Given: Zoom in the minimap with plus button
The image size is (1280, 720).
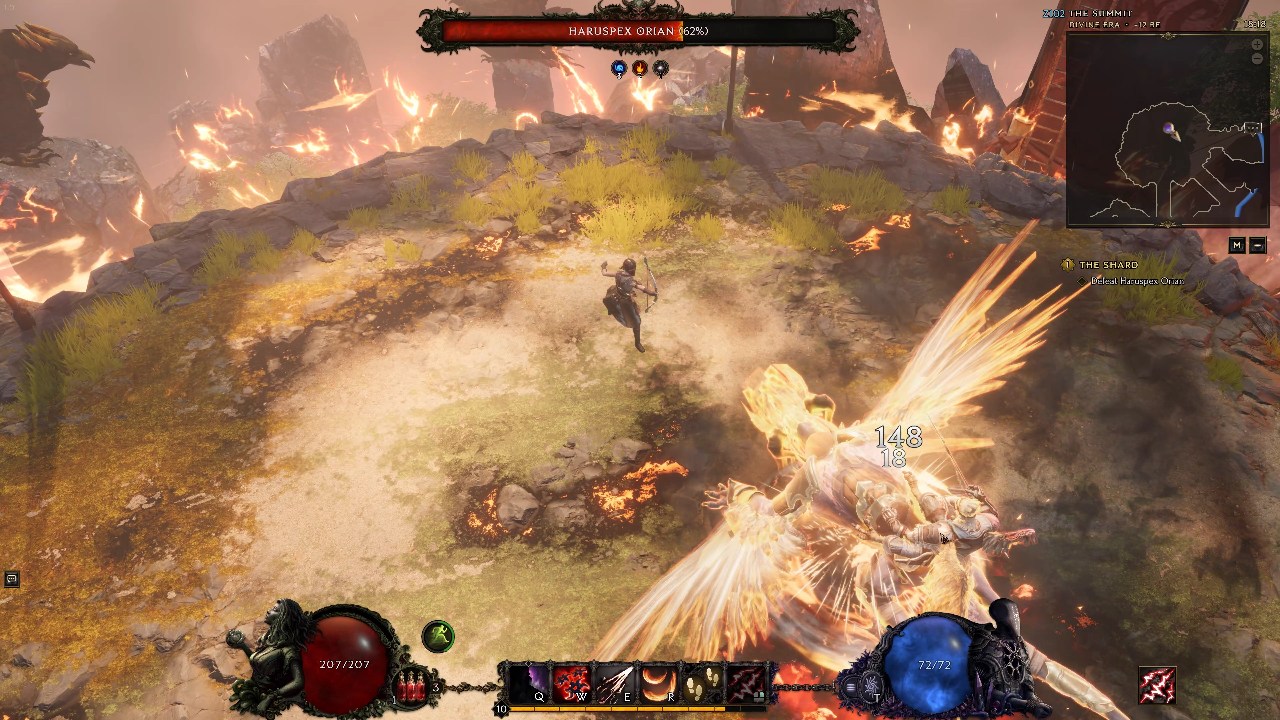Looking at the screenshot, I should click(x=1257, y=45).
